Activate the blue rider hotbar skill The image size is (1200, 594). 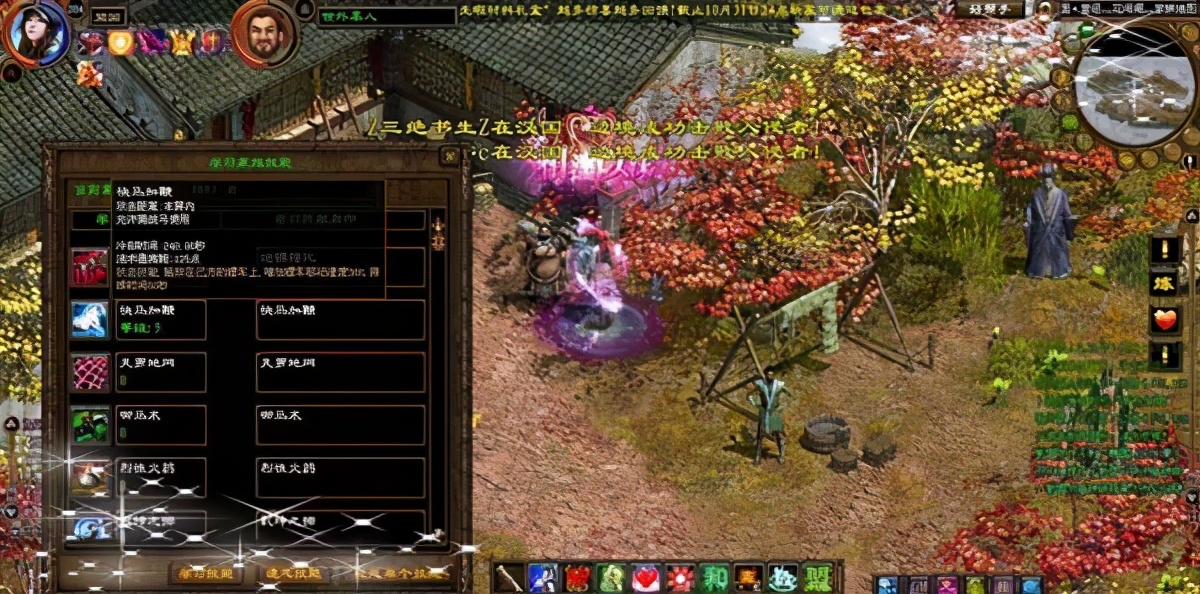tap(543, 578)
